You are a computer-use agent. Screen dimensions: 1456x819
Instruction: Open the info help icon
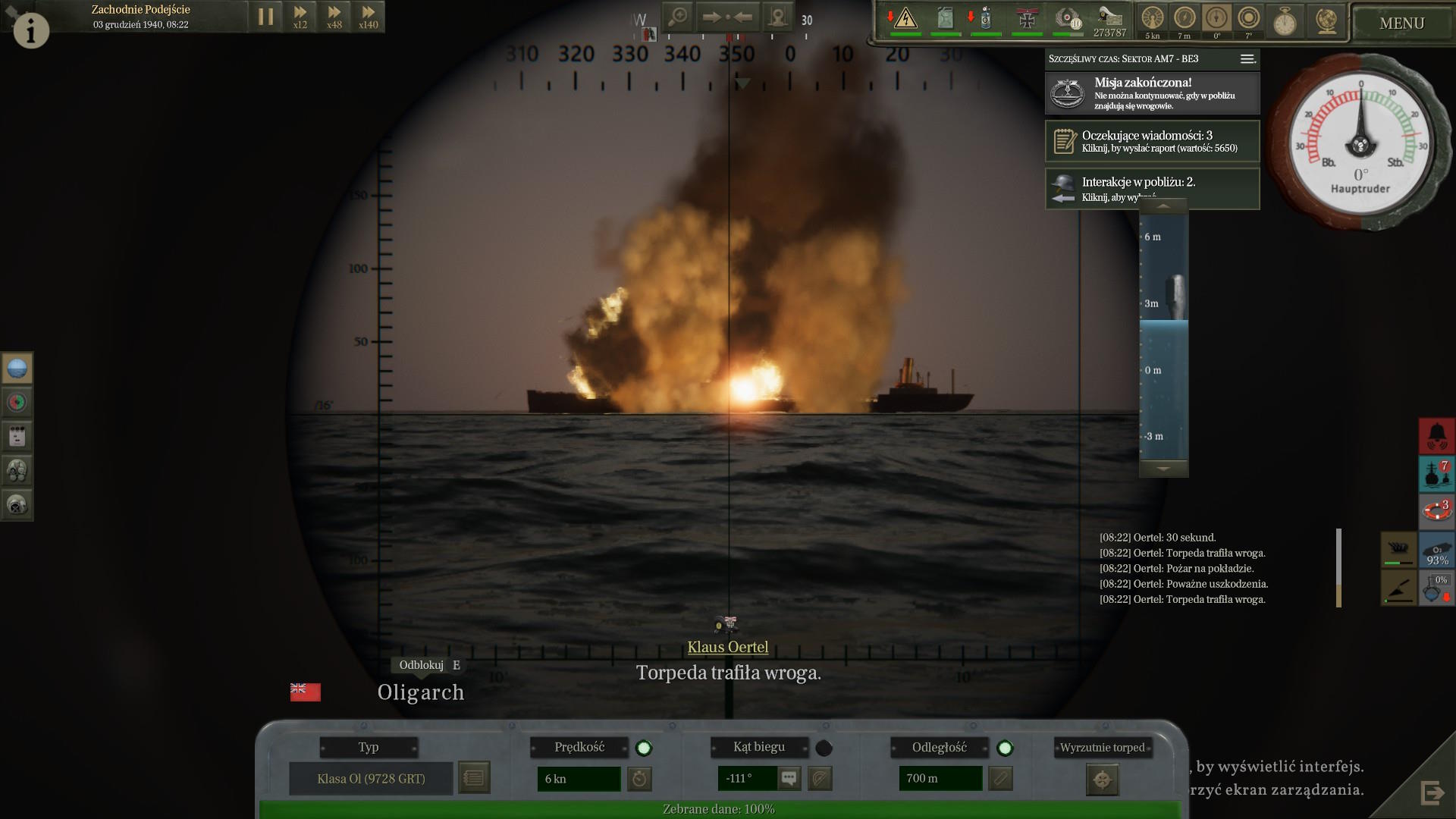point(31,30)
